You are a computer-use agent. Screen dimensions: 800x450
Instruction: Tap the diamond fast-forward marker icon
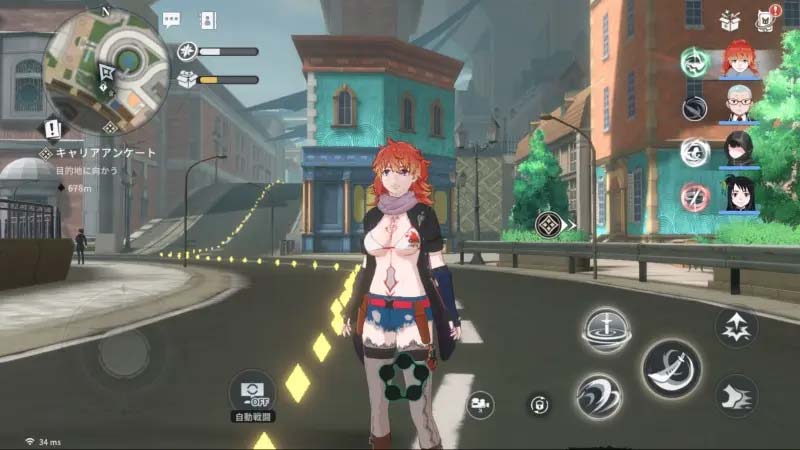coord(547,225)
